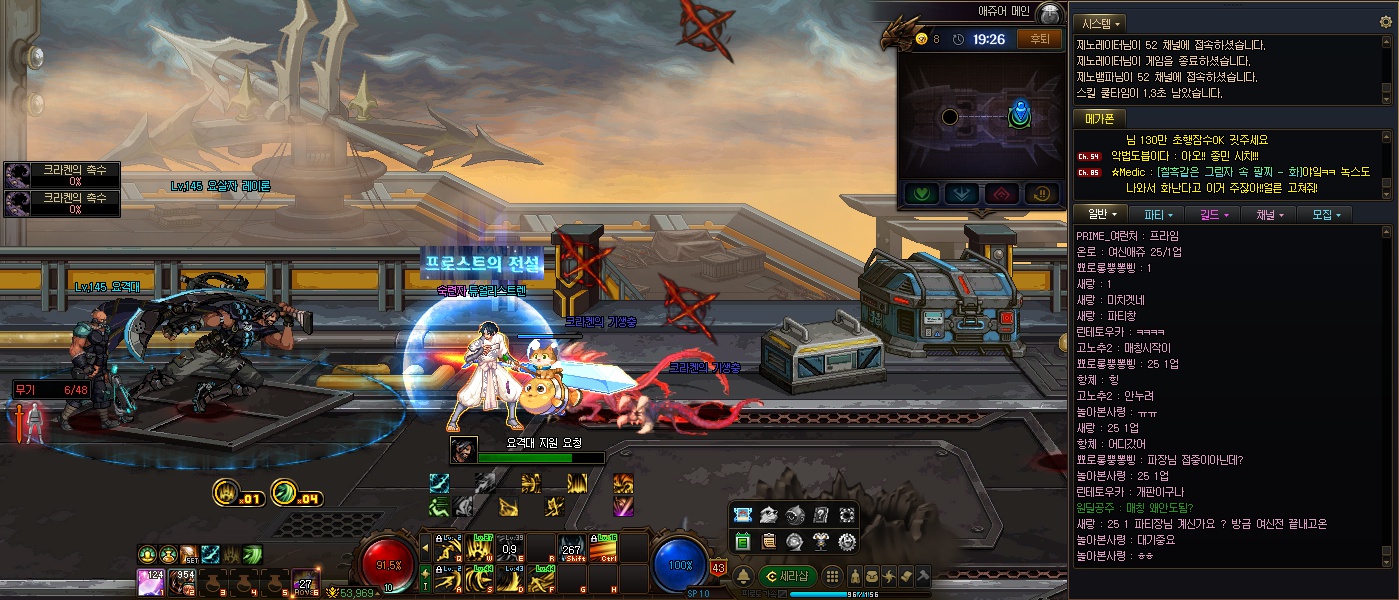The image size is (1399, 600).
Task: Switch to the 채널 chat tab
Action: (x=1266, y=214)
